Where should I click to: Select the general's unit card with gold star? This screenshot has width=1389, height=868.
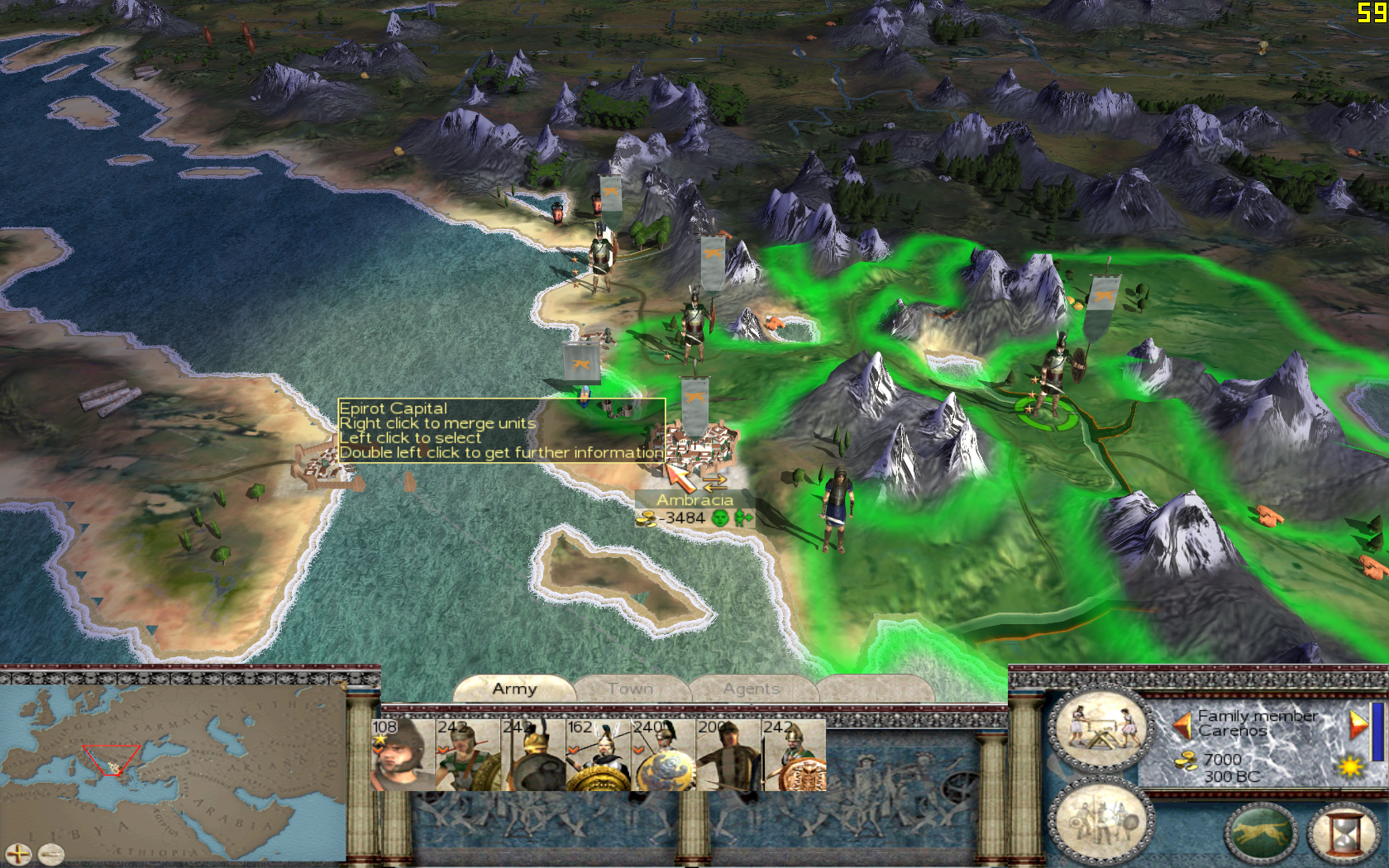[402, 755]
